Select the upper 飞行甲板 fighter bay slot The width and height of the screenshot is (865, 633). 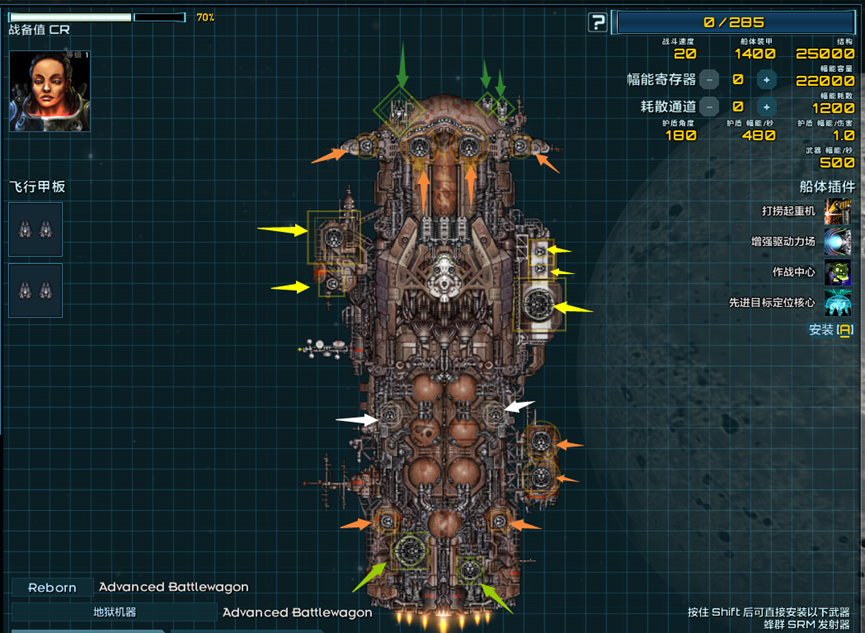[x=35, y=230]
